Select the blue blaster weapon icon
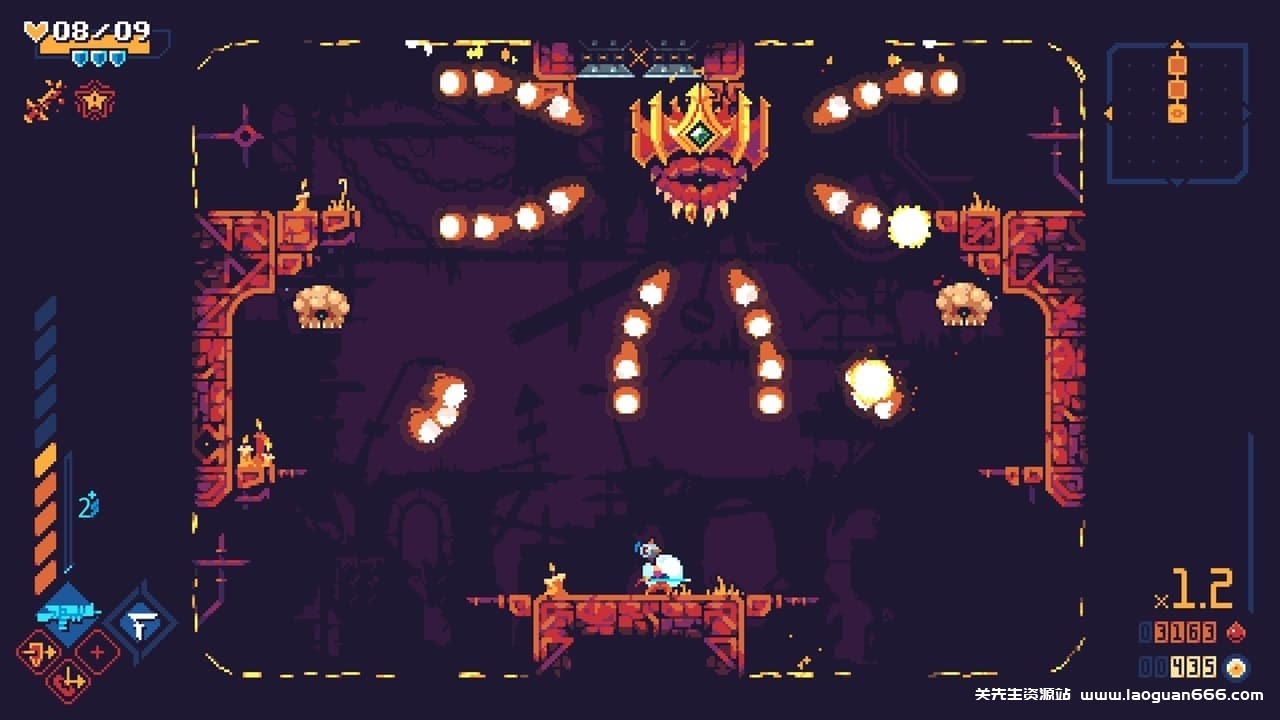 68,613
